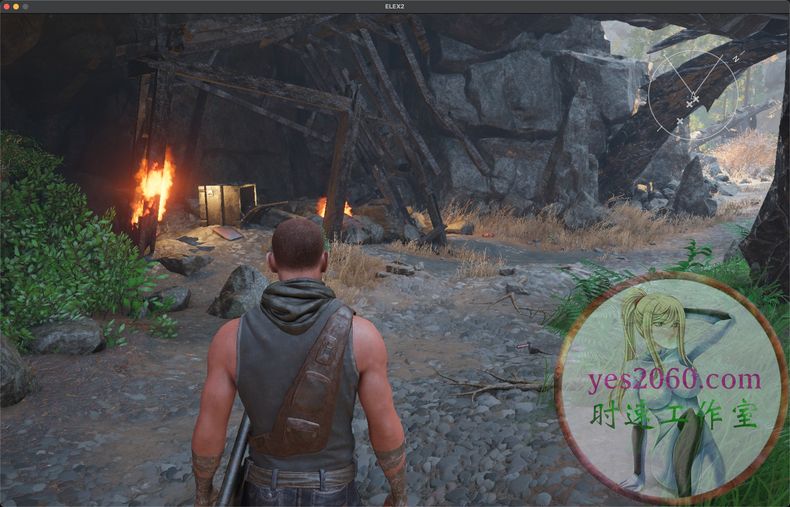Close the ELEX2 window with the red button
790x507 pixels.
[6, 6]
